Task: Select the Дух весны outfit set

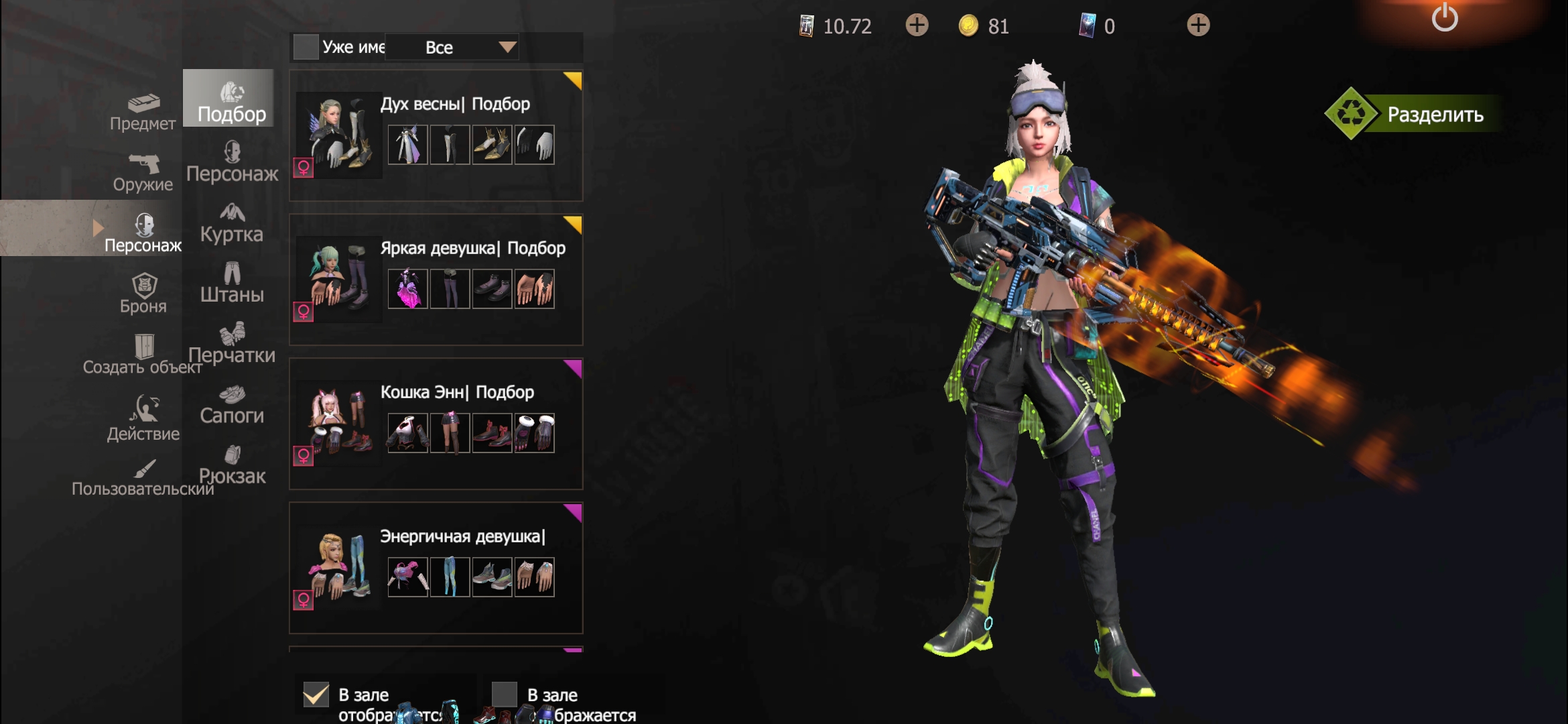Action: (x=436, y=135)
